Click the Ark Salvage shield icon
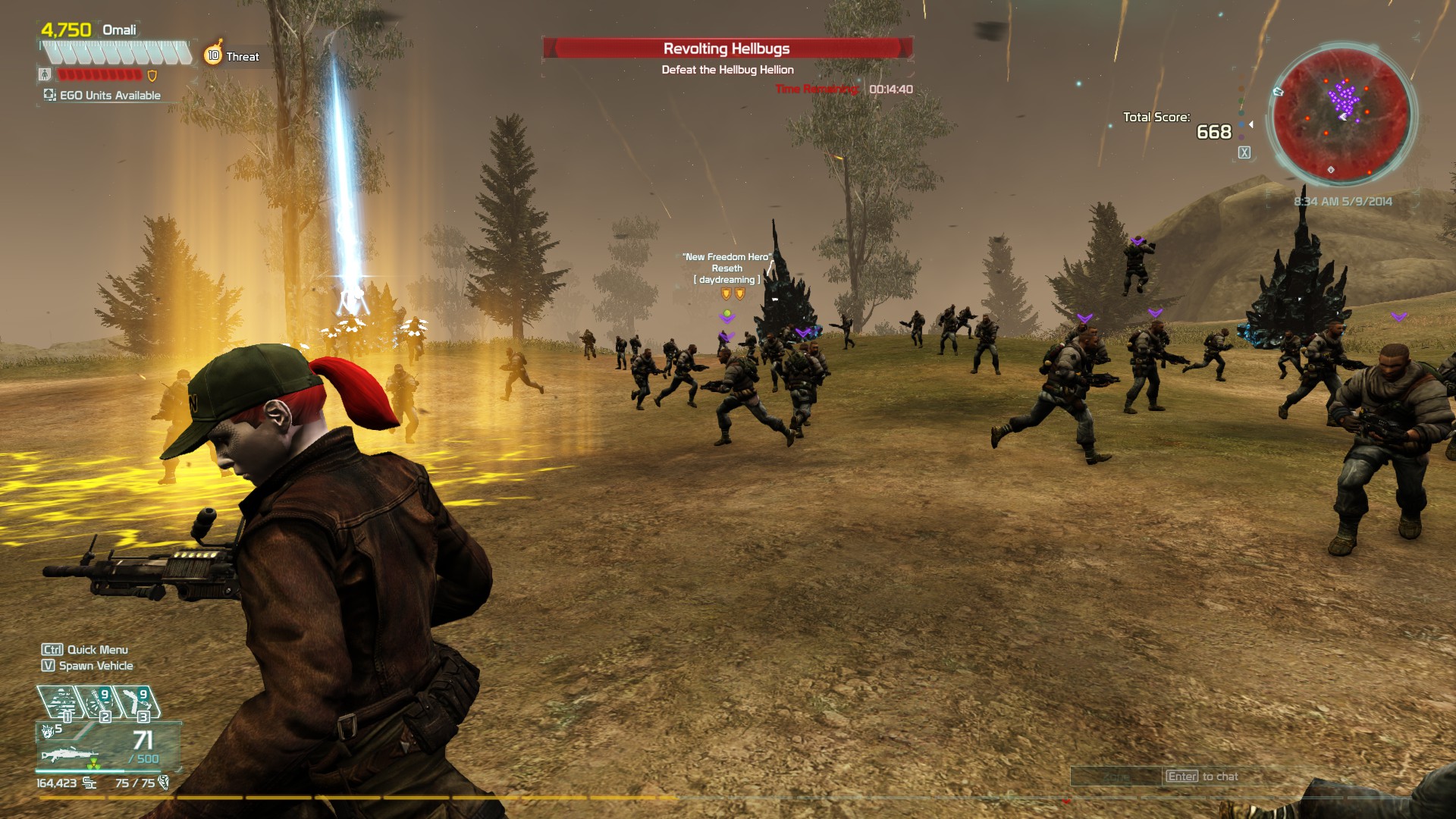Image resolution: width=1456 pixels, height=819 pixels. (x=163, y=783)
